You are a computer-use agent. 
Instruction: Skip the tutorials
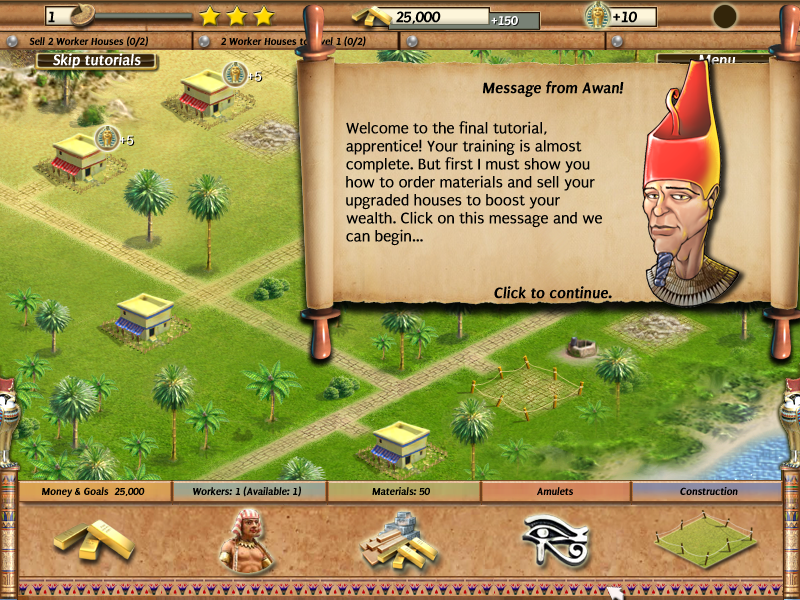(x=96, y=60)
